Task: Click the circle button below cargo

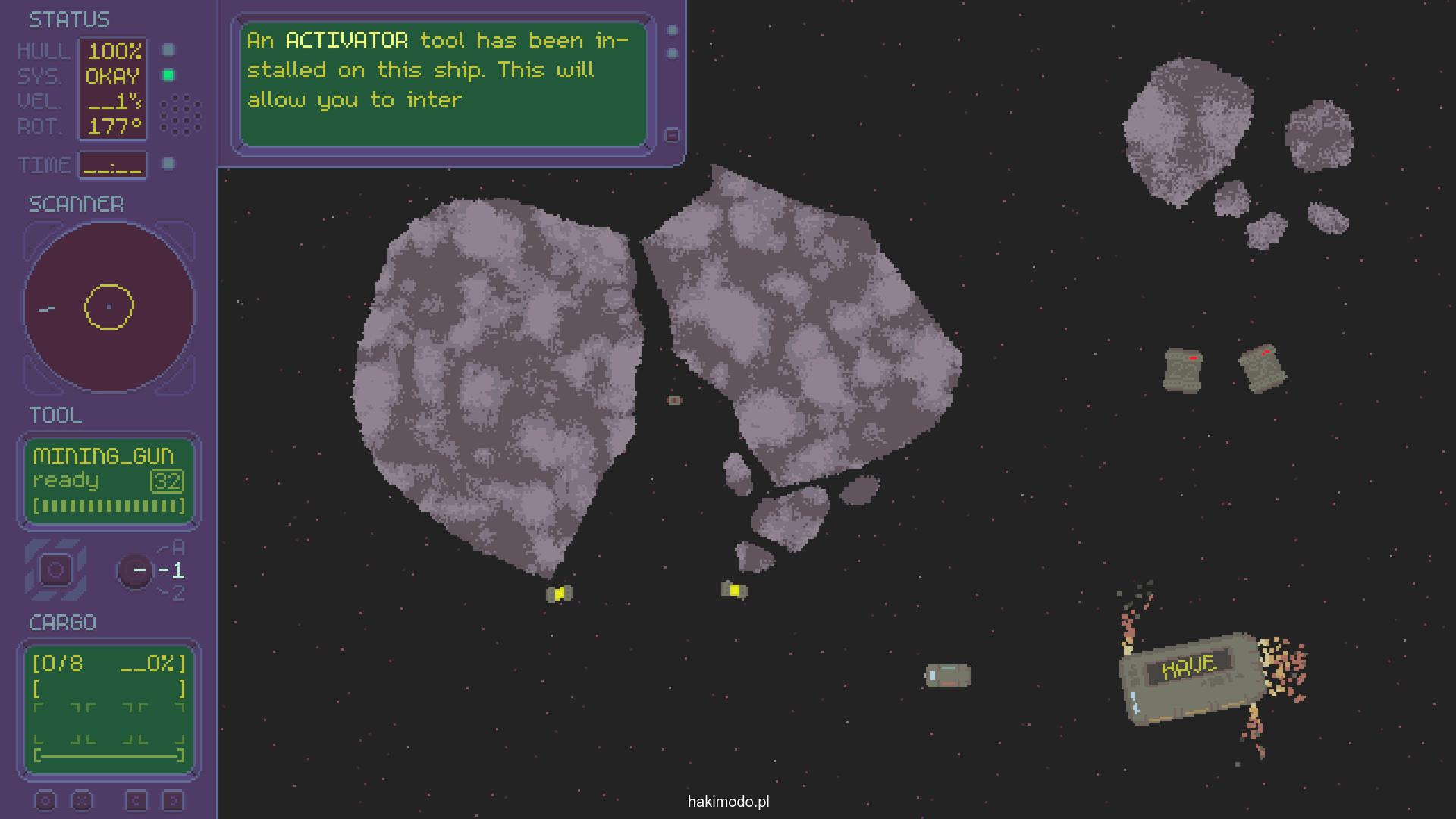Action: point(45,801)
